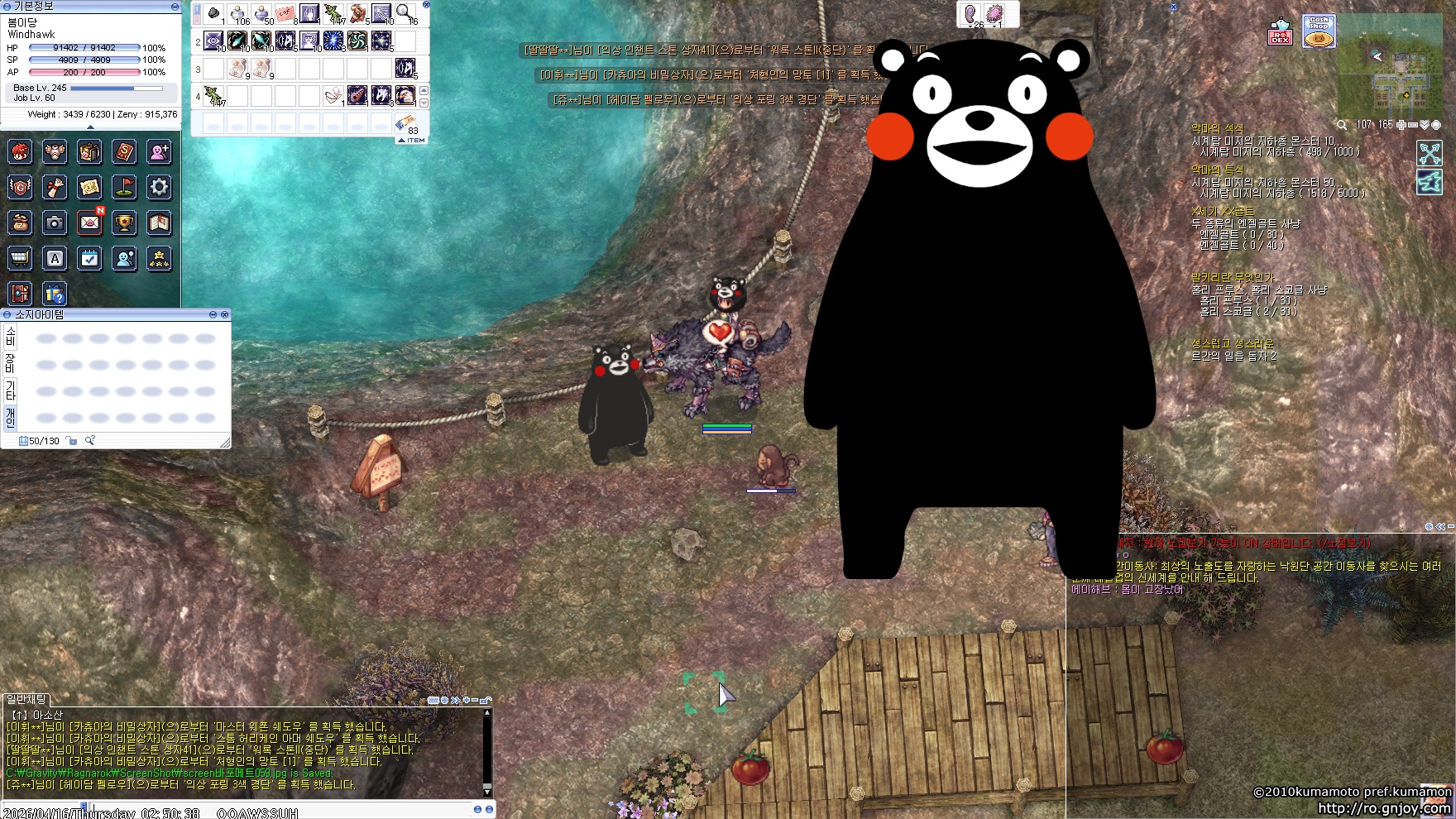Minimize the 기본정보 basic info window
1456x819 pixels.
click(175, 7)
